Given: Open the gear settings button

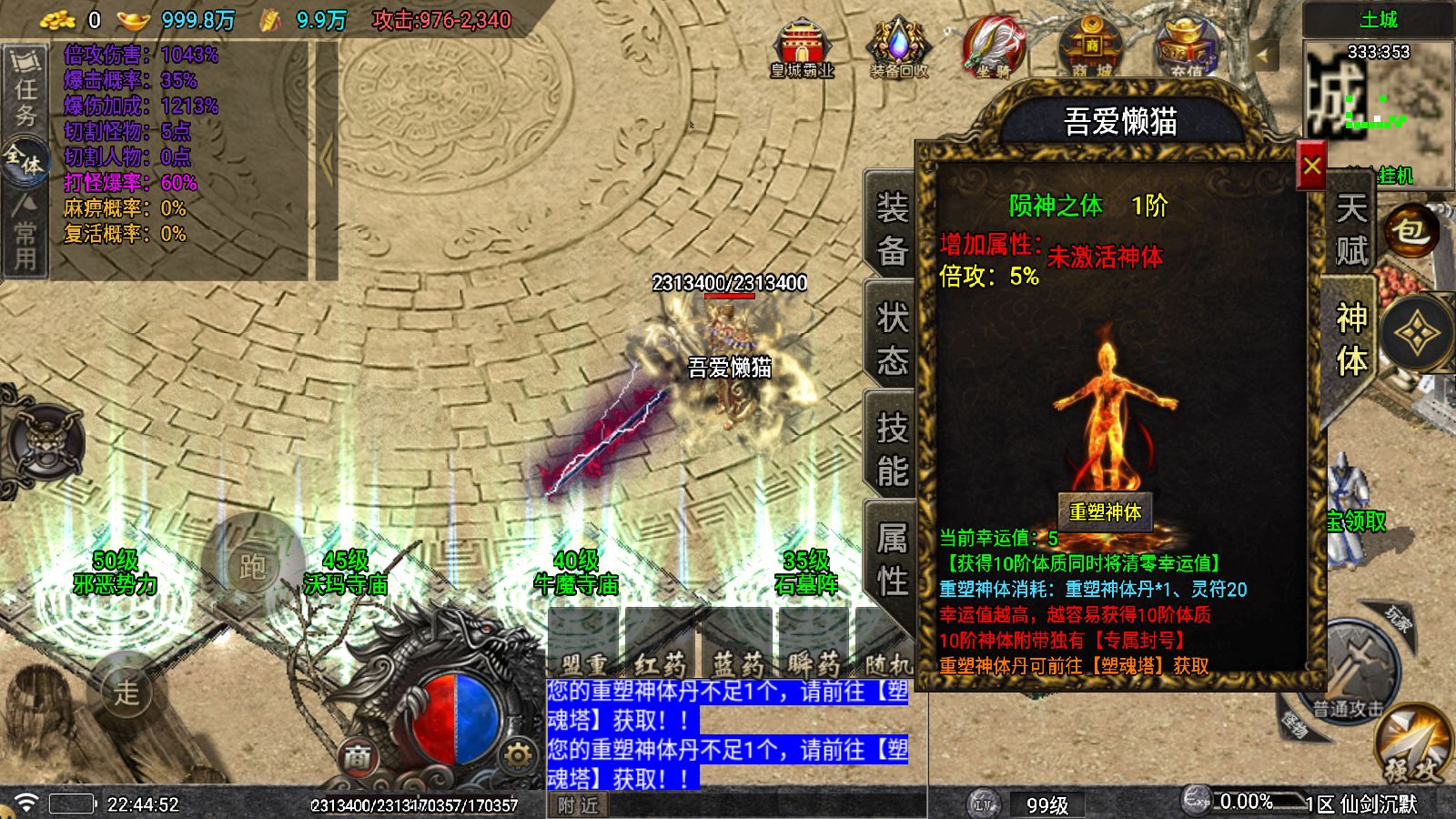Looking at the screenshot, I should point(518,755).
